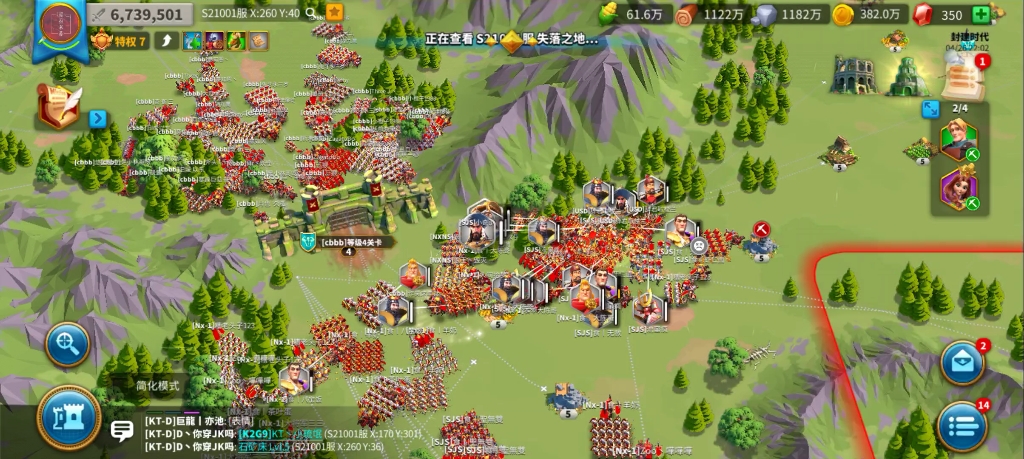
Task: Return to city with the castle button
Action: [x=69, y=416]
